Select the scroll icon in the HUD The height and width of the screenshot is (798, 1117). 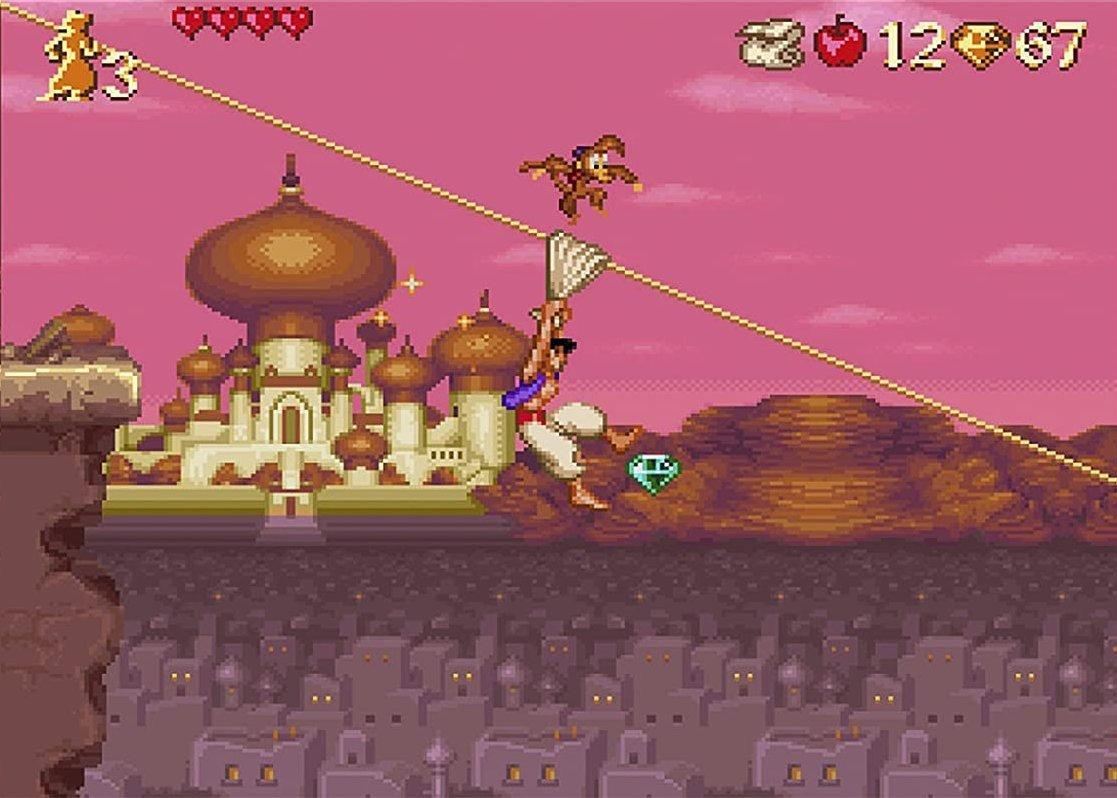pos(771,46)
